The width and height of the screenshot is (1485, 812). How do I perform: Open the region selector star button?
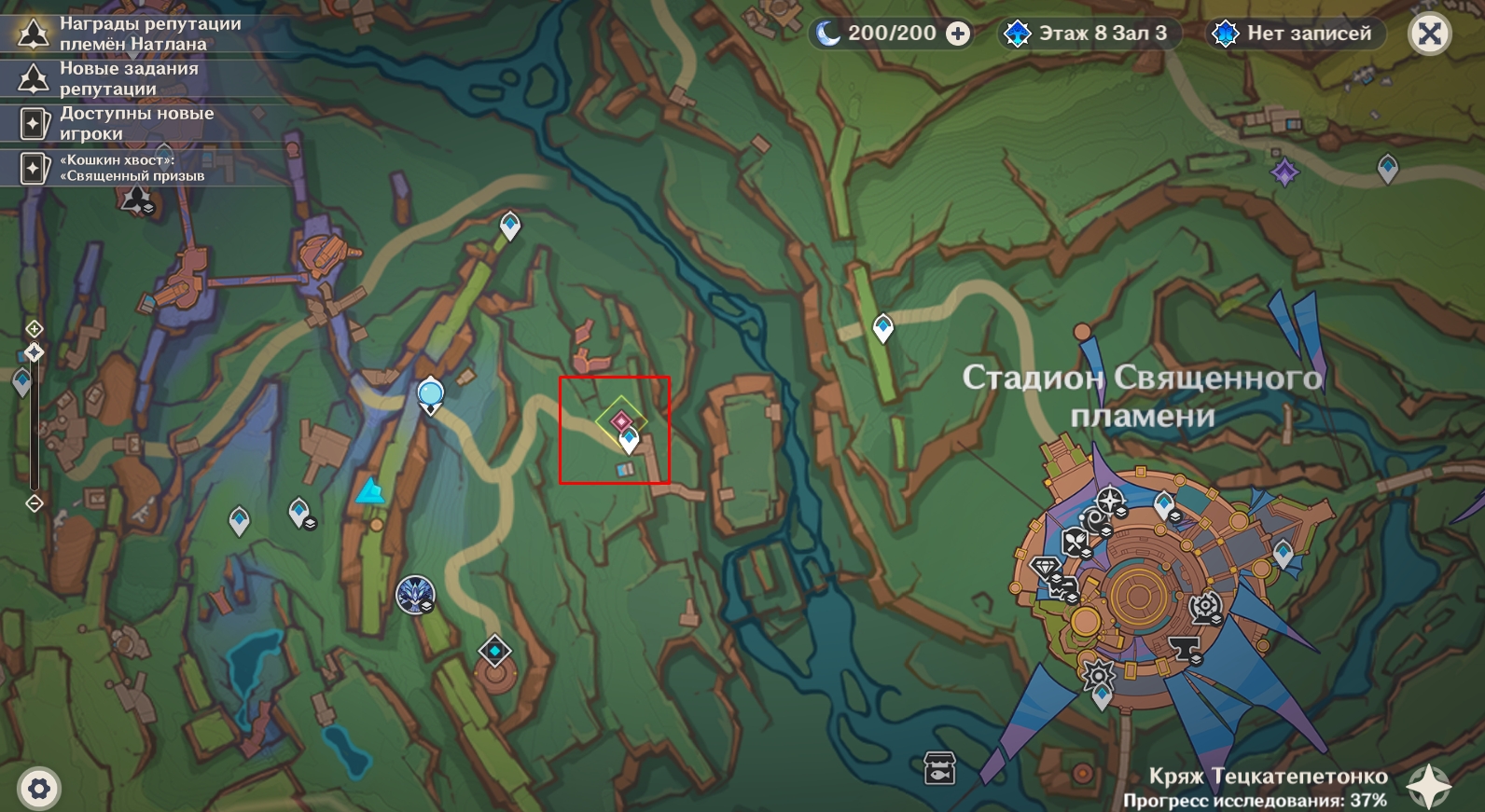click(x=1429, y=787)
